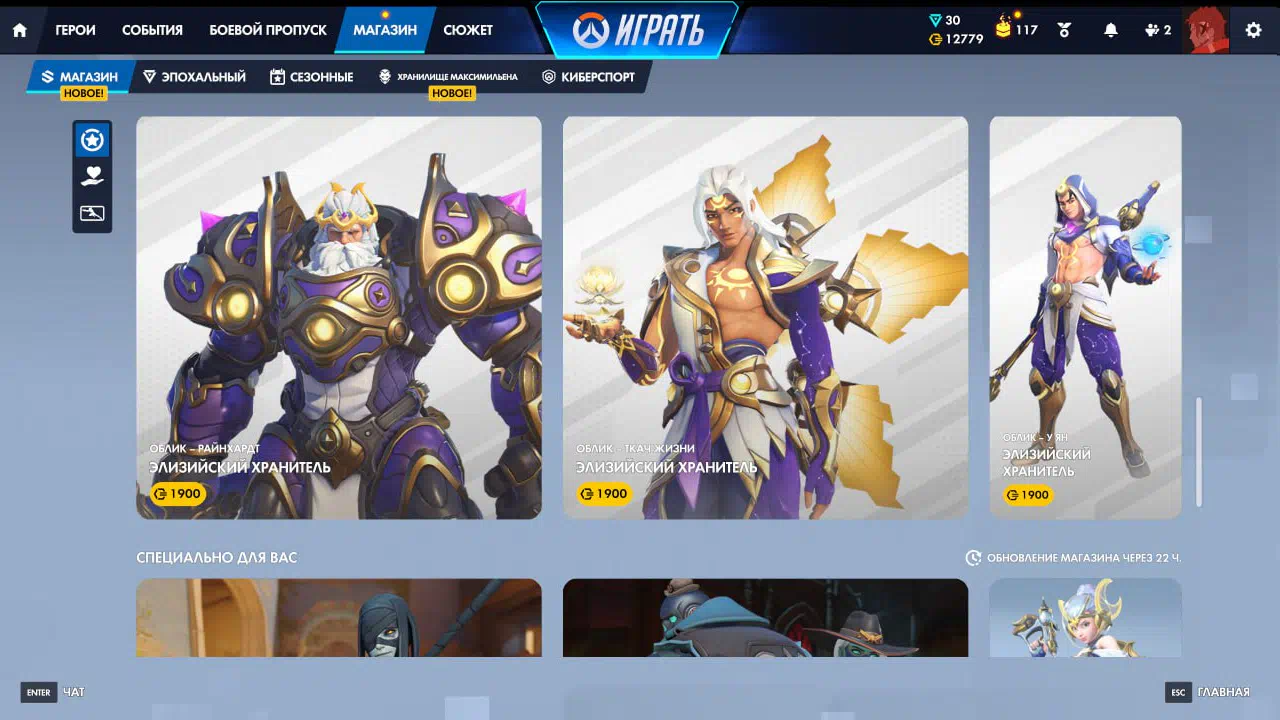This screenshot has height=720, width=1280.
Task: Open the settings gear
Action: [x=1253, y=30]
